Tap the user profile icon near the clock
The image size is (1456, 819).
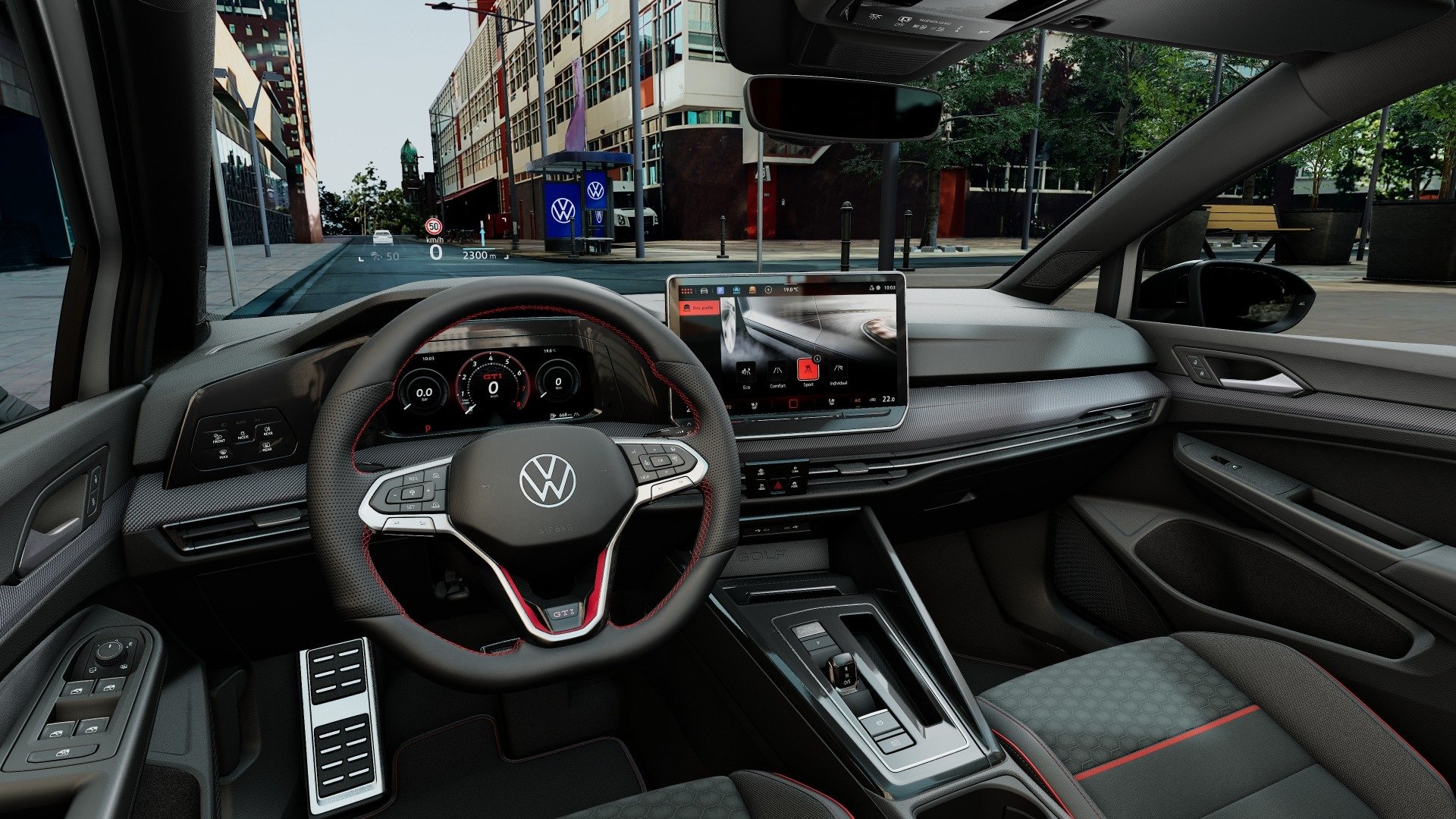pos(872,287)
